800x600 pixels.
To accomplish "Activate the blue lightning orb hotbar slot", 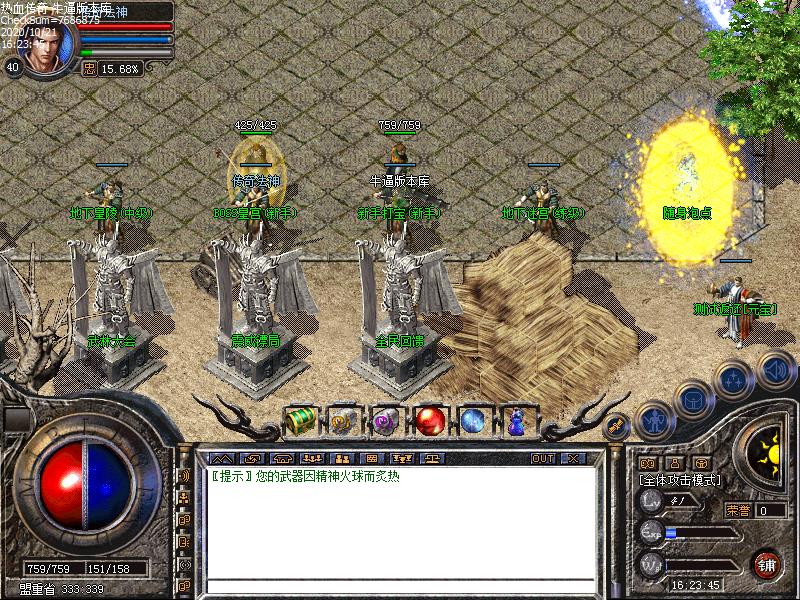I will pos(473,421).
